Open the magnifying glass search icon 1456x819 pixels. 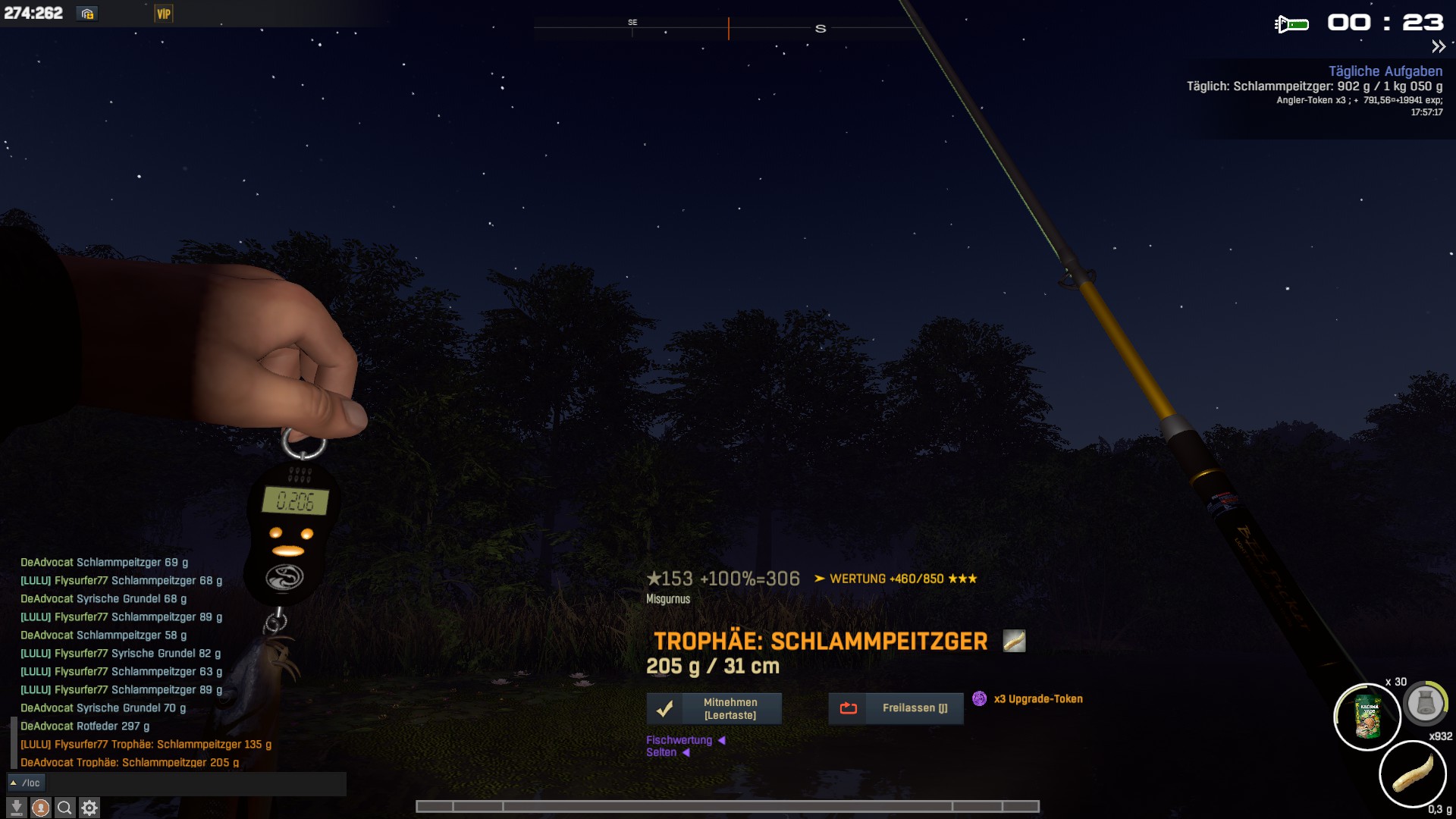65,808
